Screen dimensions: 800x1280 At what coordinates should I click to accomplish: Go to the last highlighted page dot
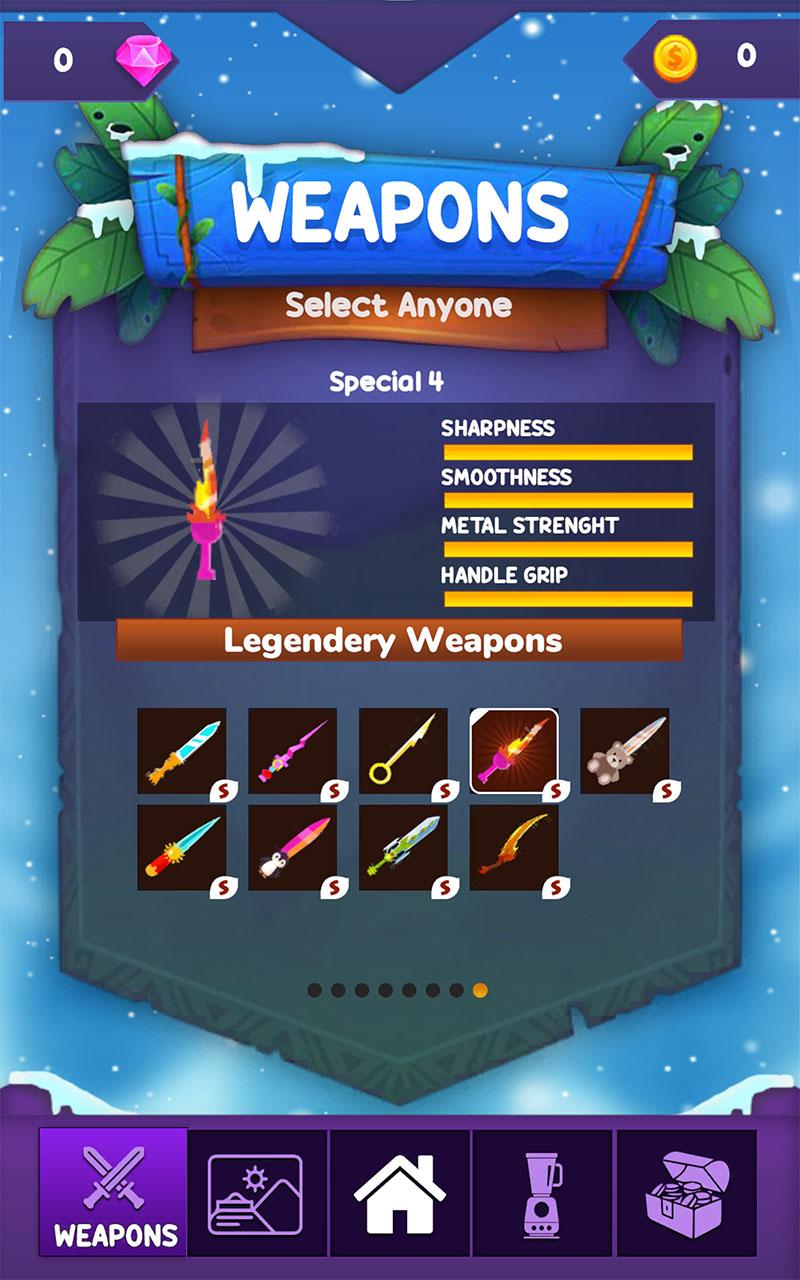point(480,990)
